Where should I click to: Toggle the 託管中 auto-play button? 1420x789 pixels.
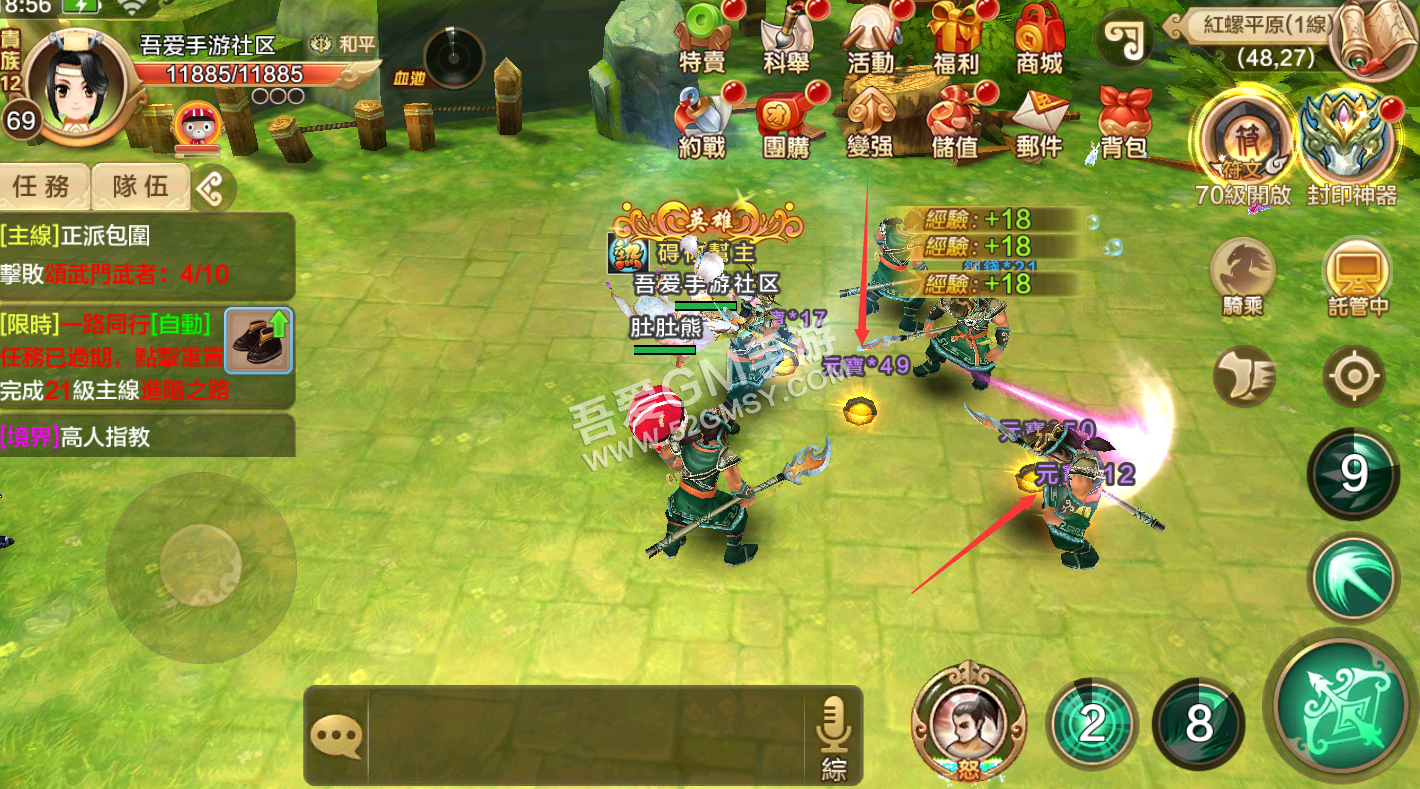(x=1357, y=273)
